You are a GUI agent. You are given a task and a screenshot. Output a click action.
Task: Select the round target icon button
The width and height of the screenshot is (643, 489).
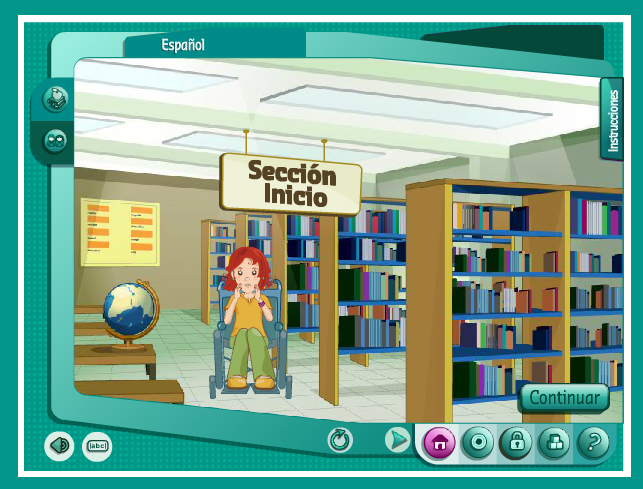pyautogui.click(x=477, y=442)
